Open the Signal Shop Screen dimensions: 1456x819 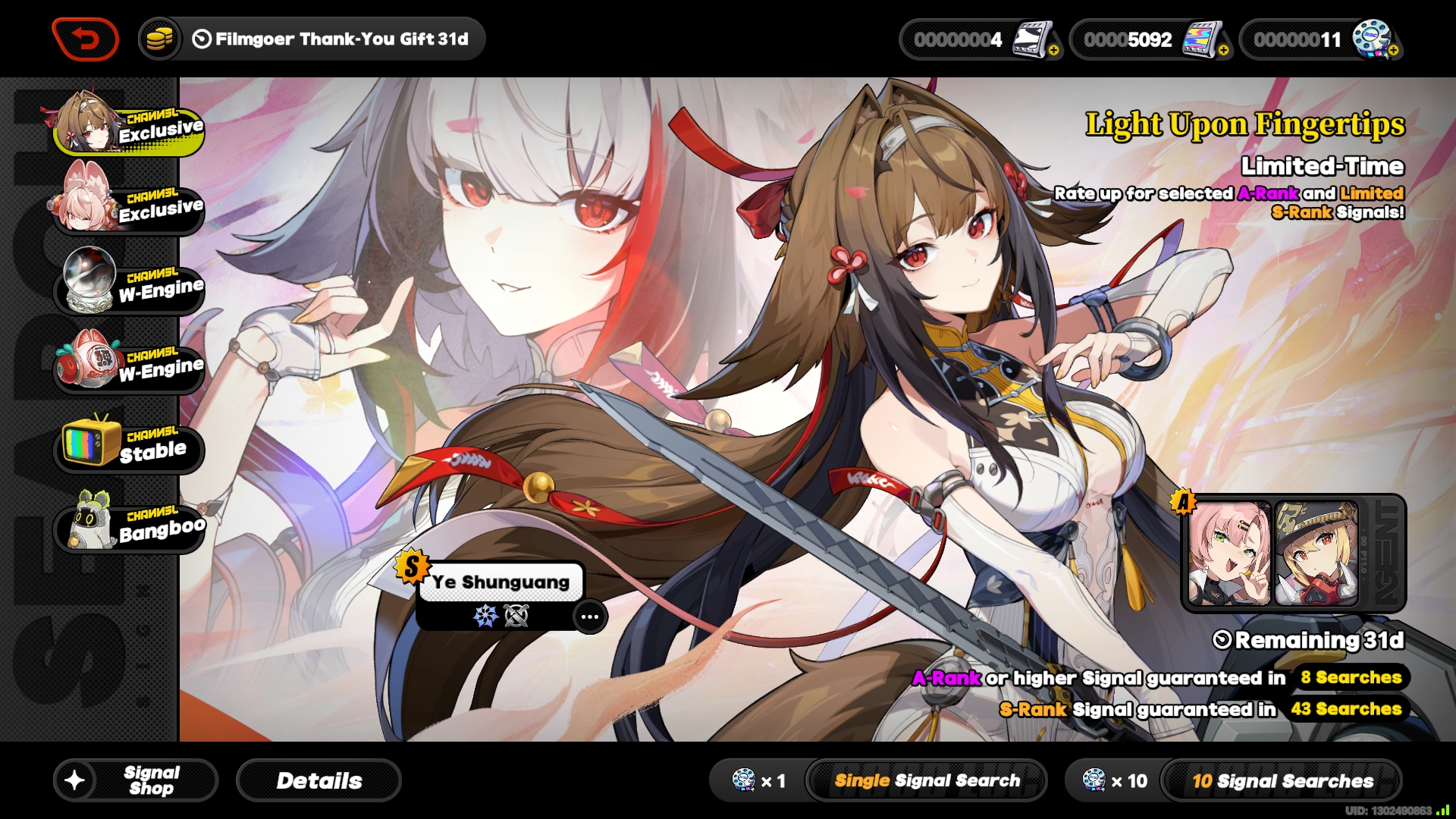click(136, 780)
